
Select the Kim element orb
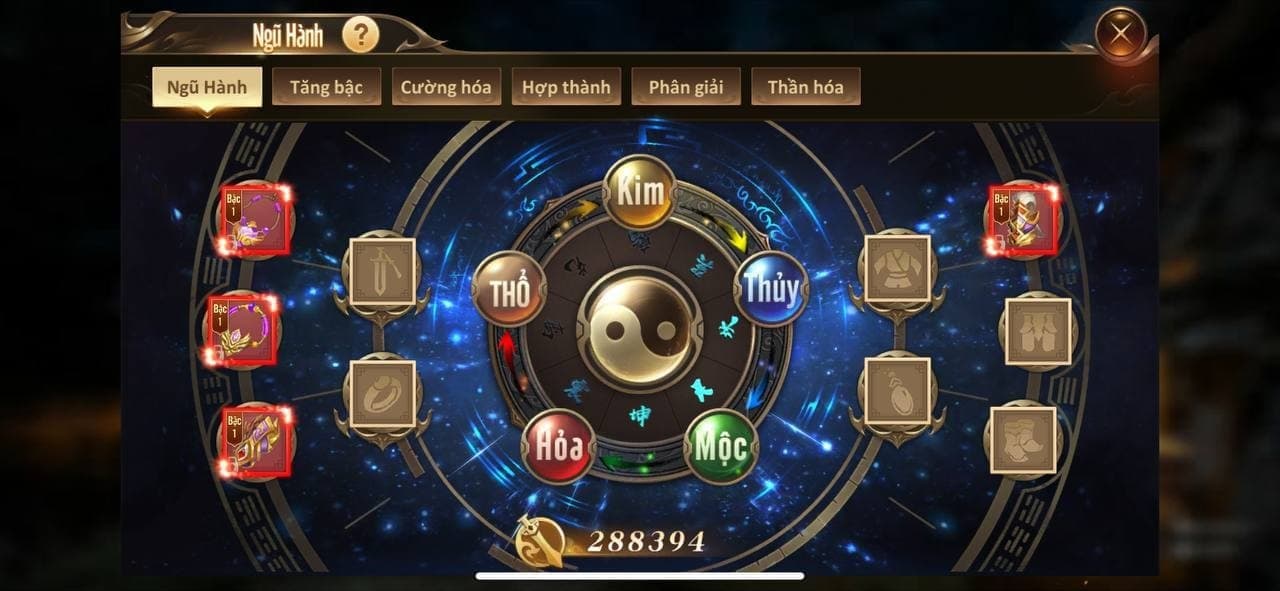[640, 192]
